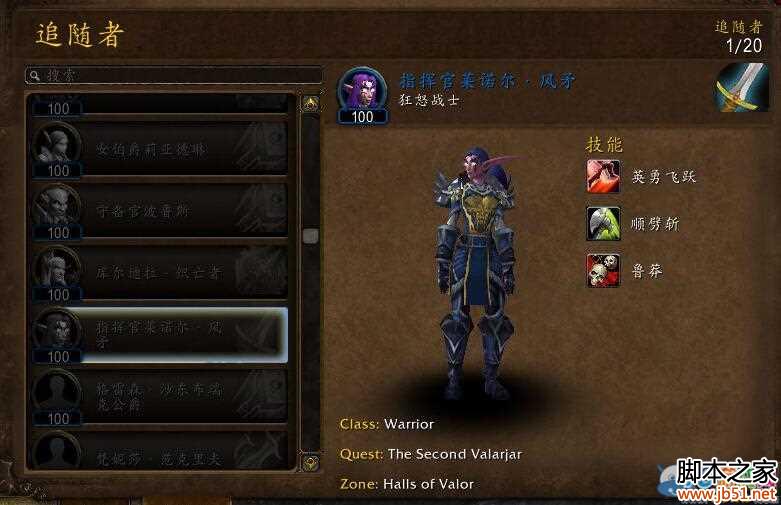The width and height of the screenshot is (781, 505).
Task: Select follower 女伯爵莉亚德琳 in the list
Action: pos(160,148)
